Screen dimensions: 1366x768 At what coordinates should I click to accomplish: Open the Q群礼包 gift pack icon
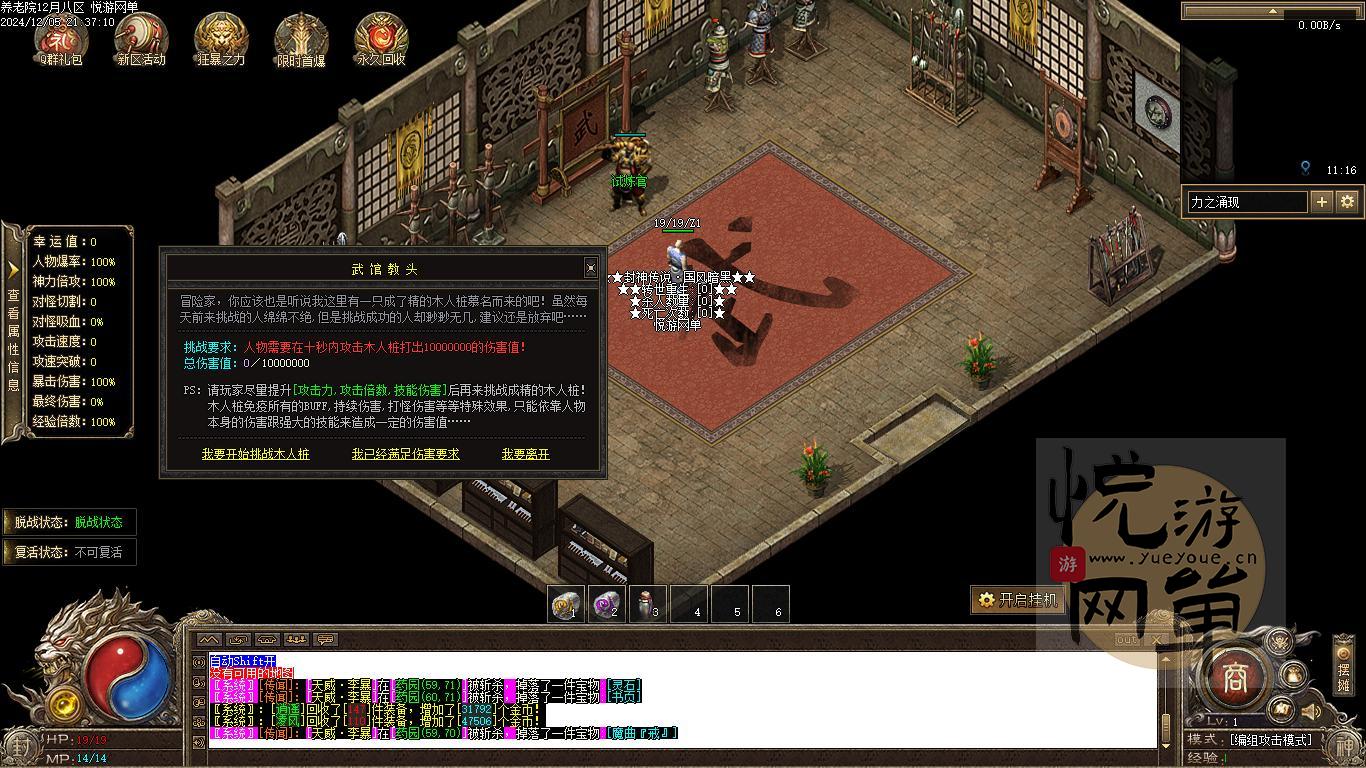(61, 38)
